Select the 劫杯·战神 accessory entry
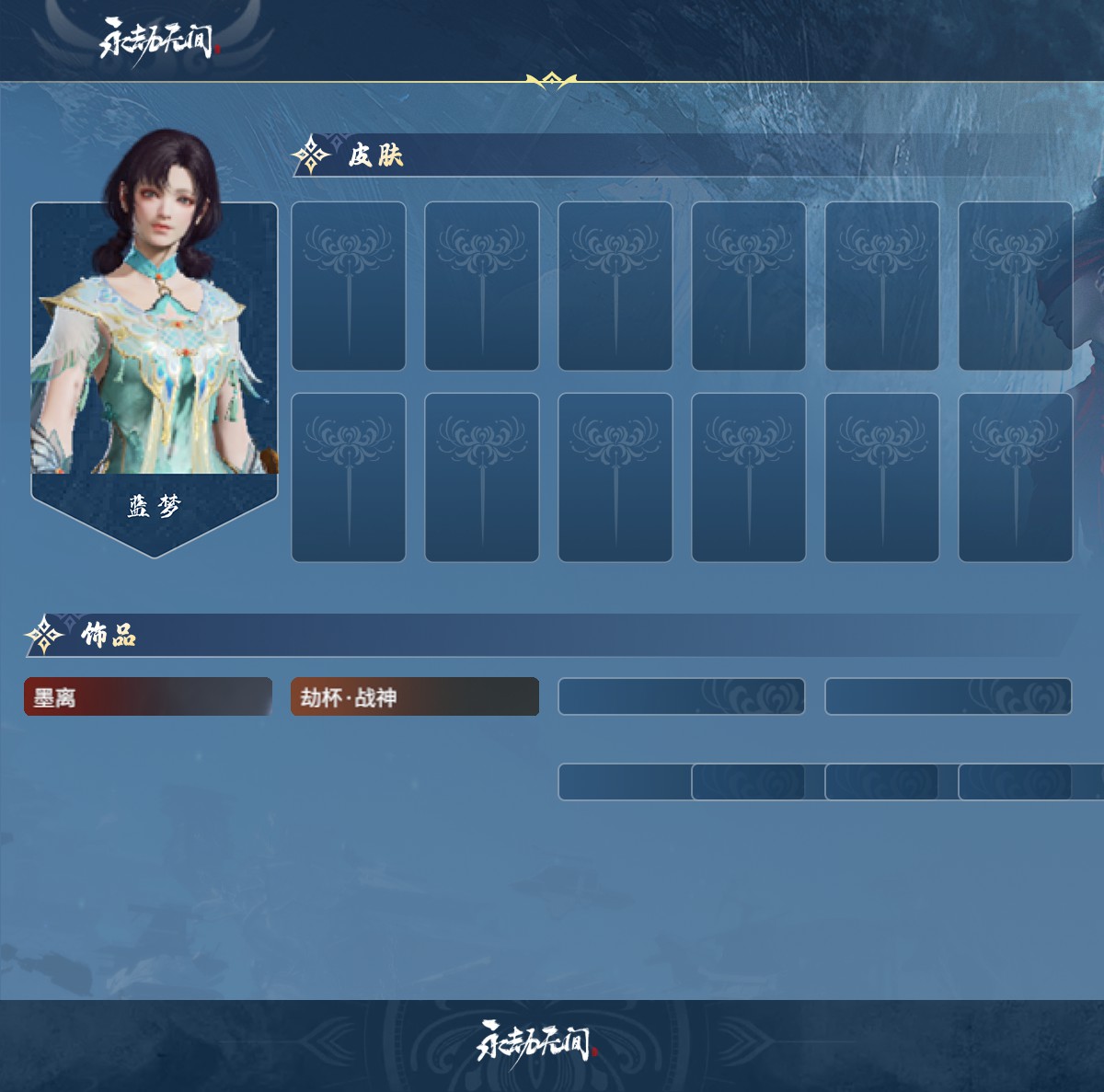 [x=415, y=697]
